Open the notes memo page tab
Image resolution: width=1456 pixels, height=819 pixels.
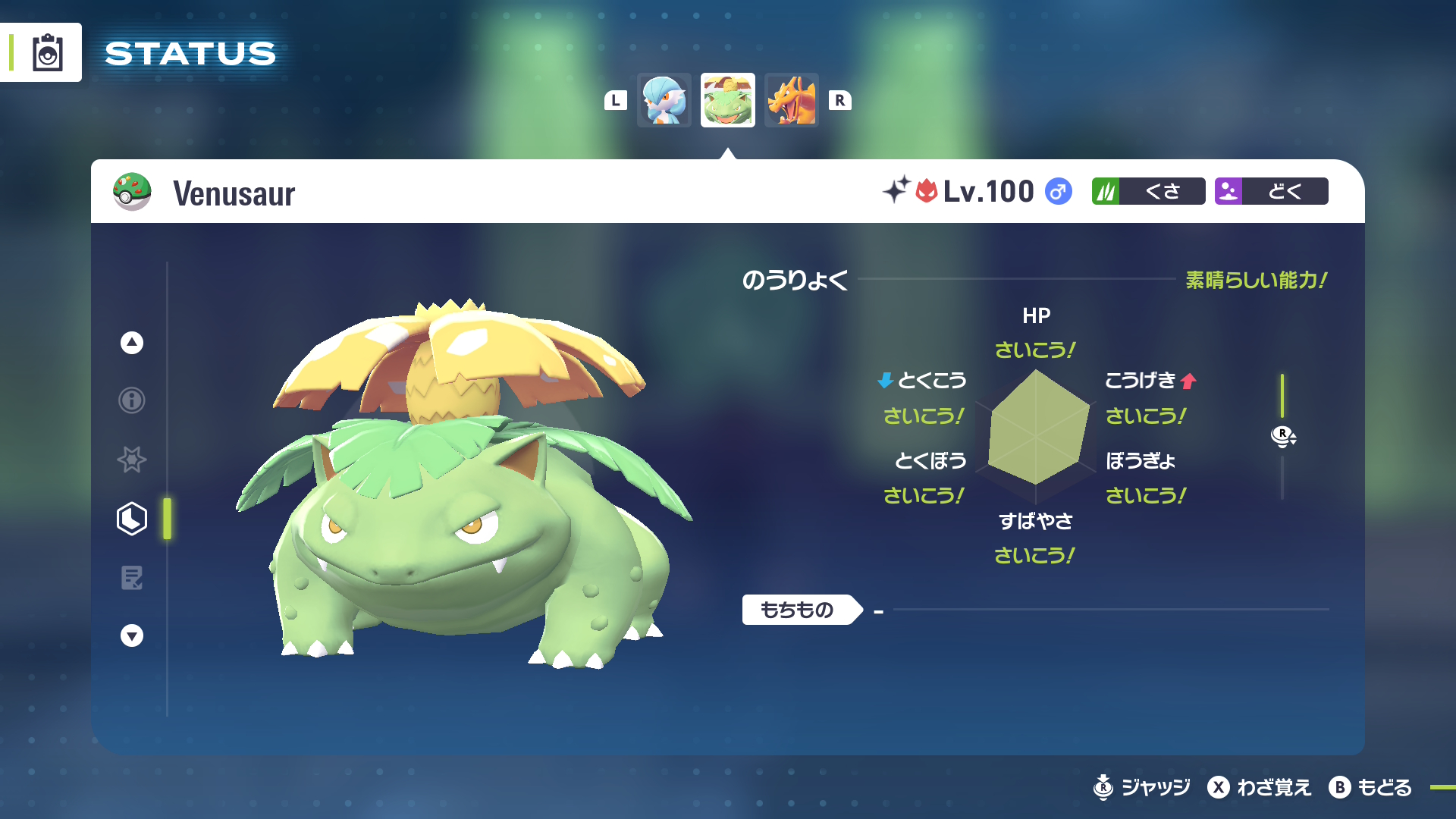(x=132, y=578)
